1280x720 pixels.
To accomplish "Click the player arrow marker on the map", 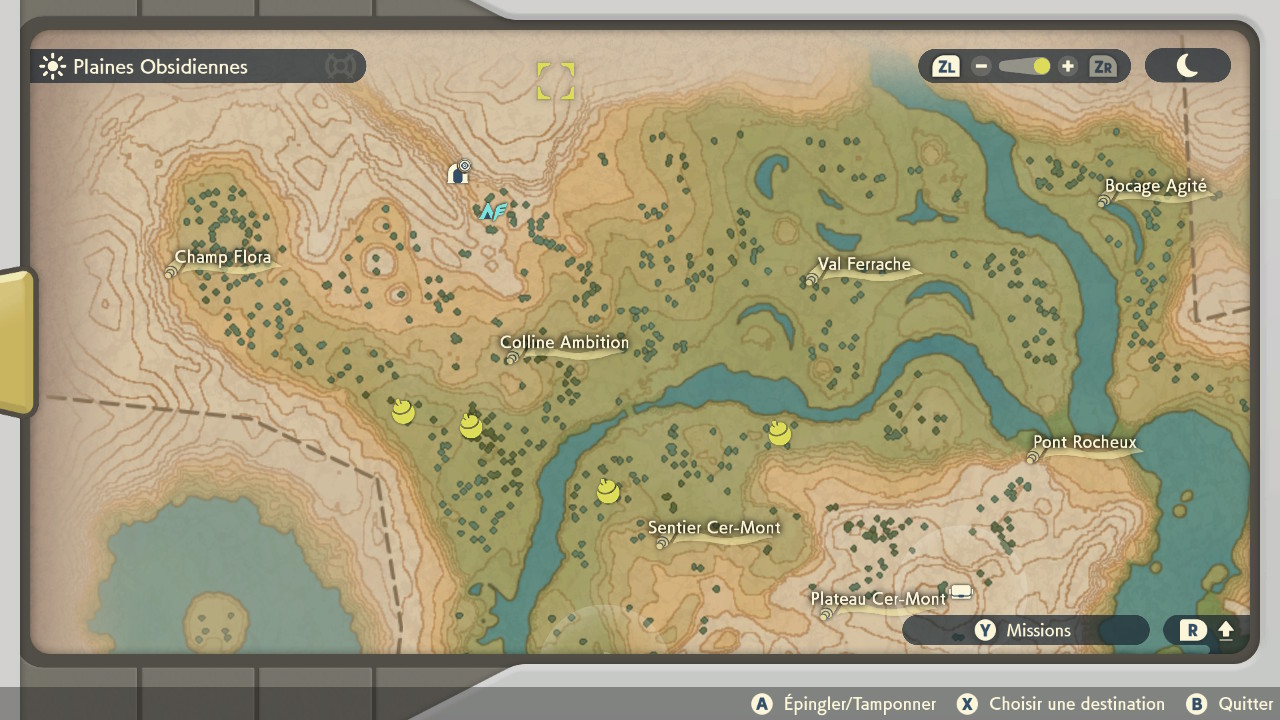I will tap(492, 211).
